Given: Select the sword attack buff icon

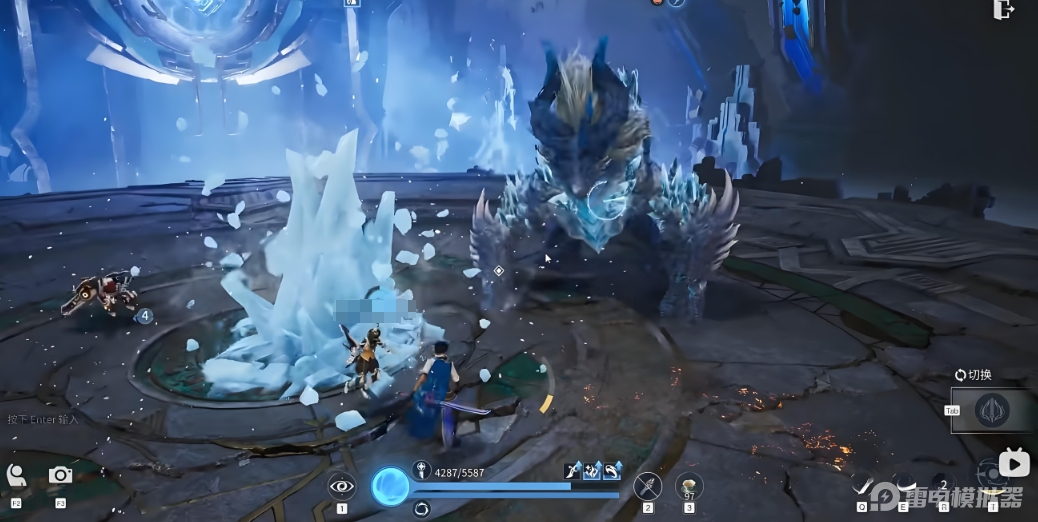Looking at the screenshot, I should 573,469.
